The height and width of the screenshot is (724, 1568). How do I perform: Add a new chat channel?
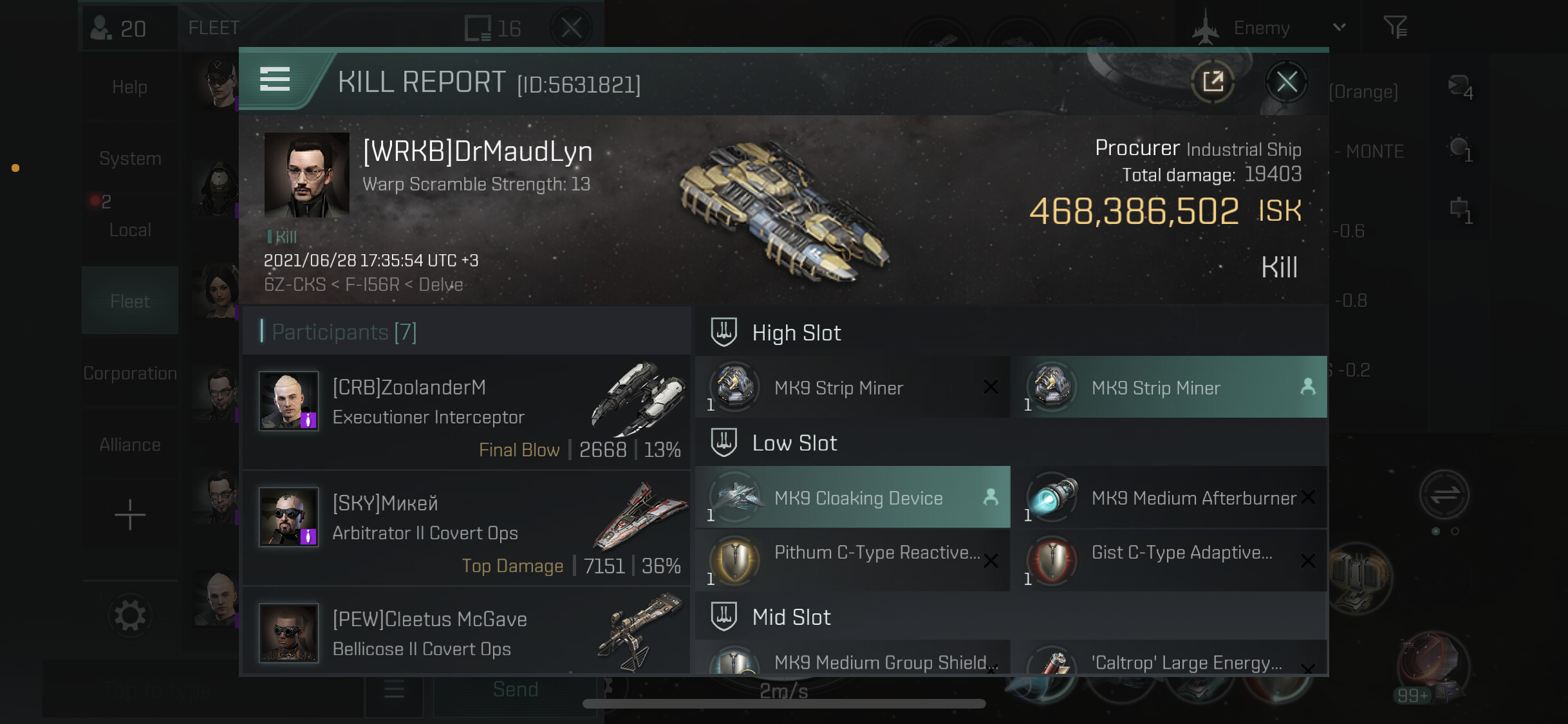[x=130, y=515]
